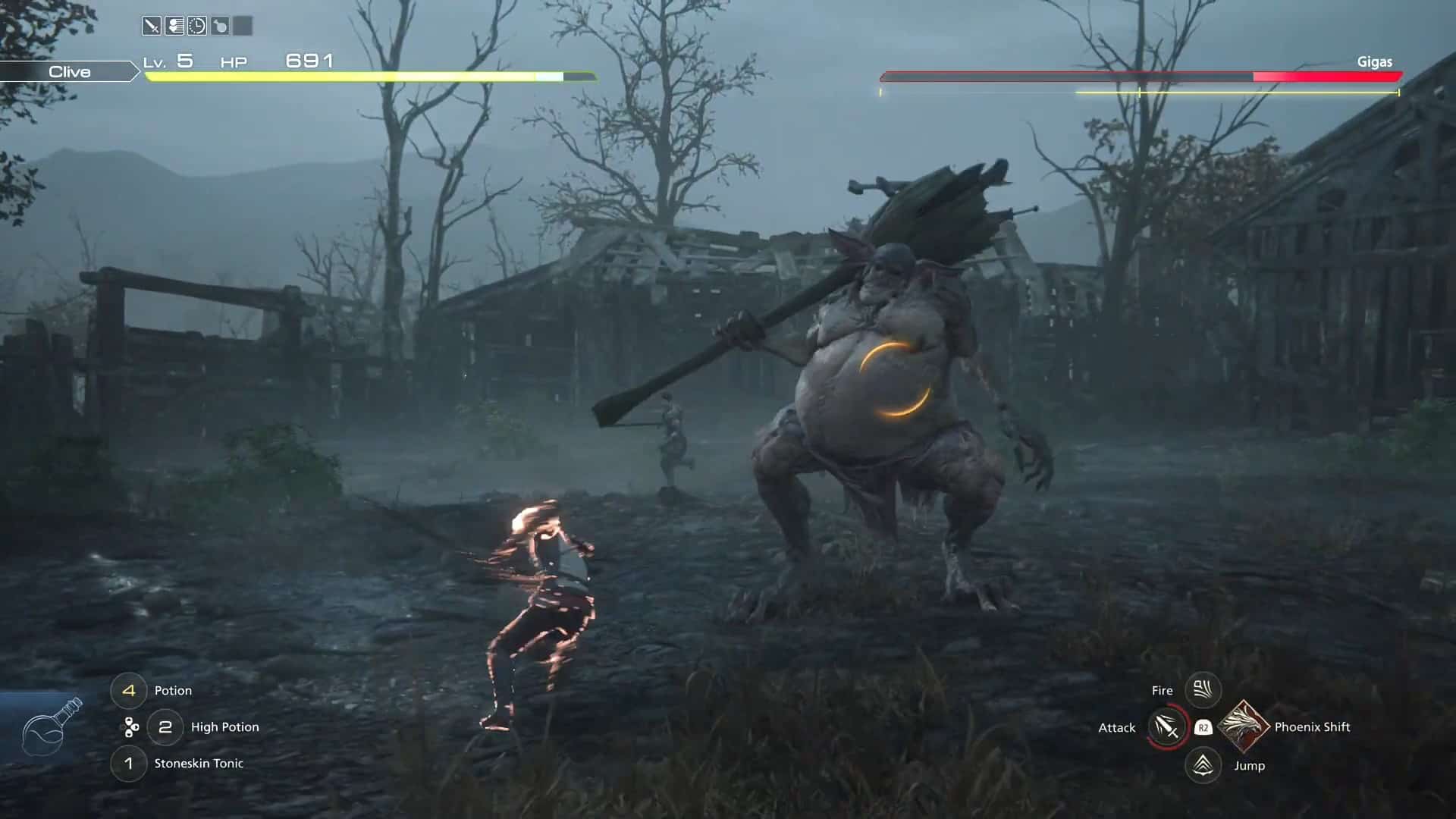
Task: Trigger the Phoenix Shift eagle emblem icon
Action: click(1242, 726)
